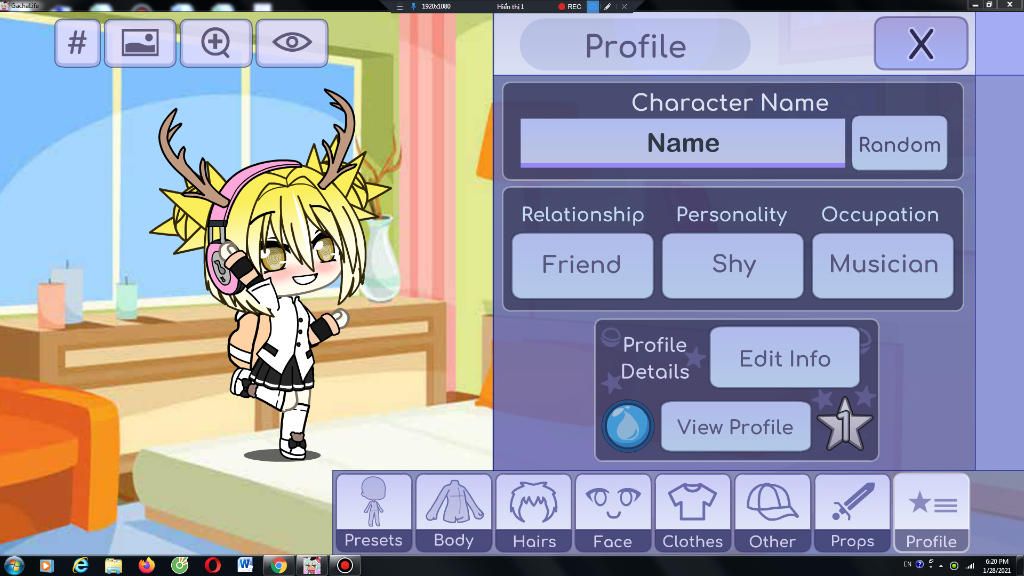Screen dimensions: 1024x576
Task: Show the Face options tab
Action: pyautogui.click(x=612, y=513)
